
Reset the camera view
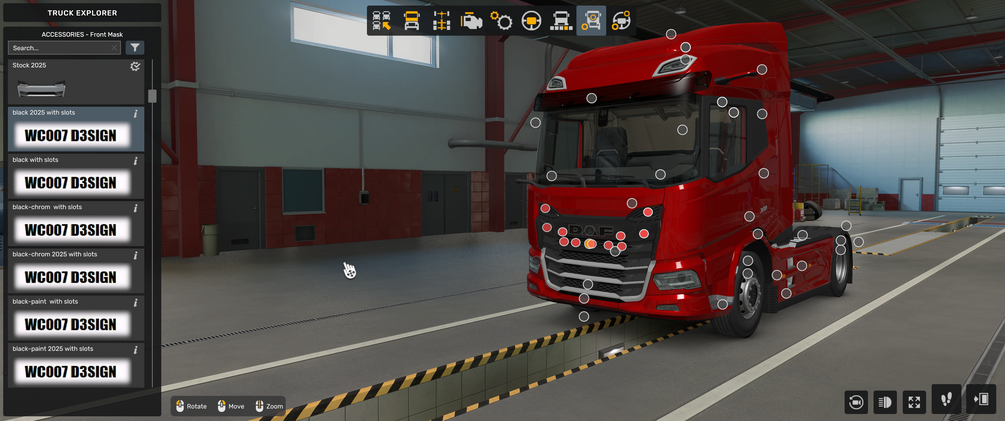tap(856, 402)
